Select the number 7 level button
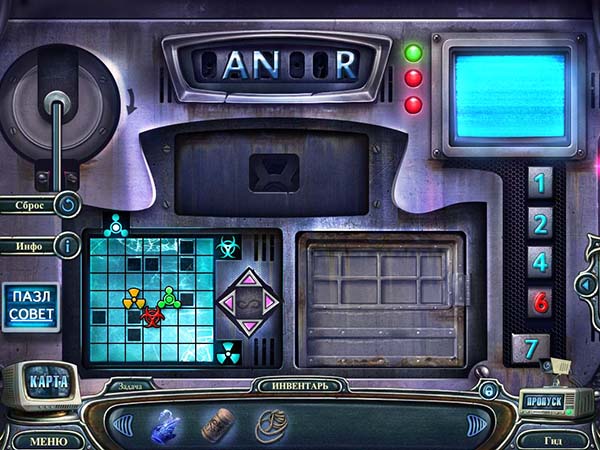 (x=530, y=349)
